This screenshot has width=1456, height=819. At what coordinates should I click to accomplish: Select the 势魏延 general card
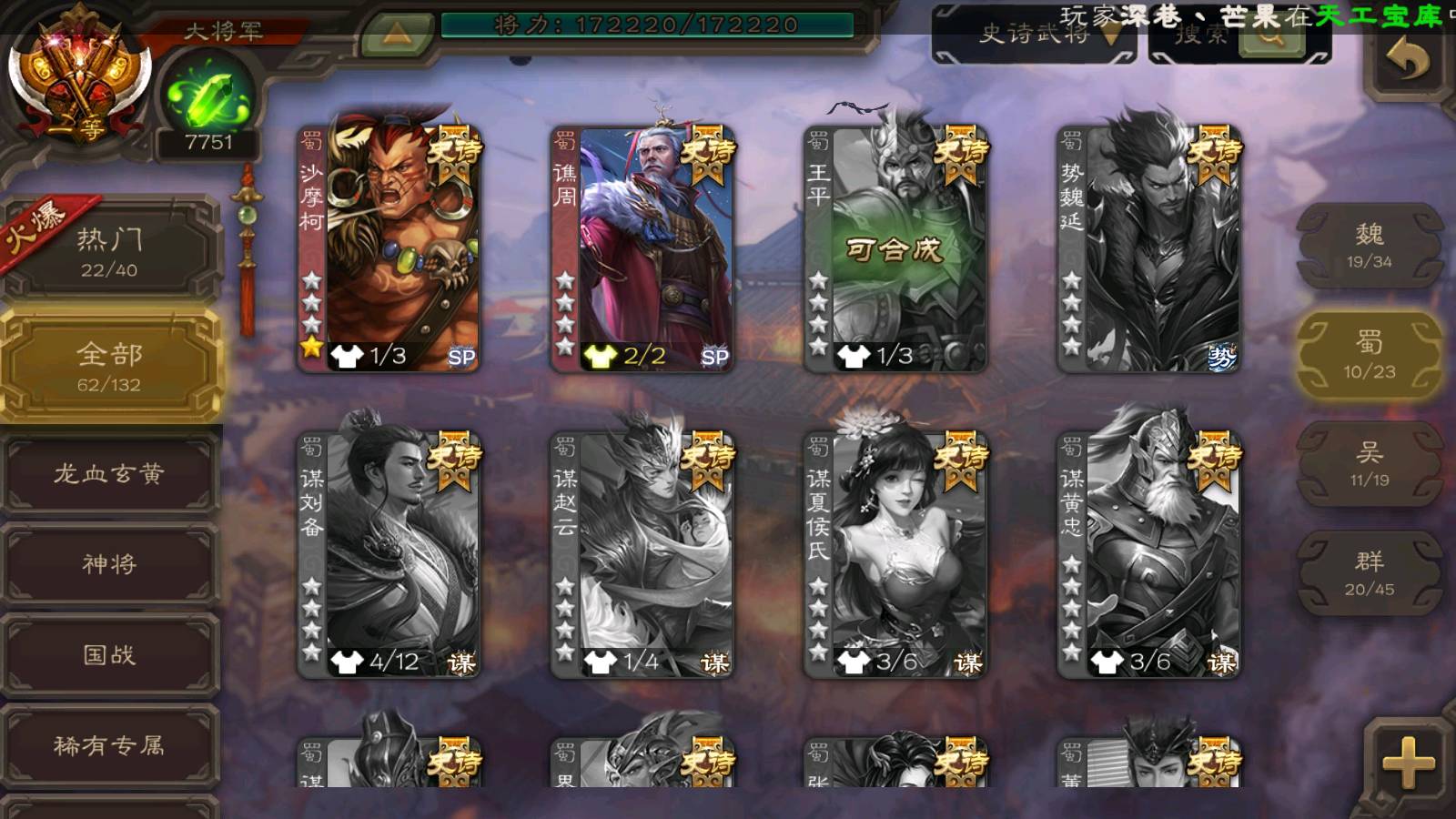pos(1148,248)
